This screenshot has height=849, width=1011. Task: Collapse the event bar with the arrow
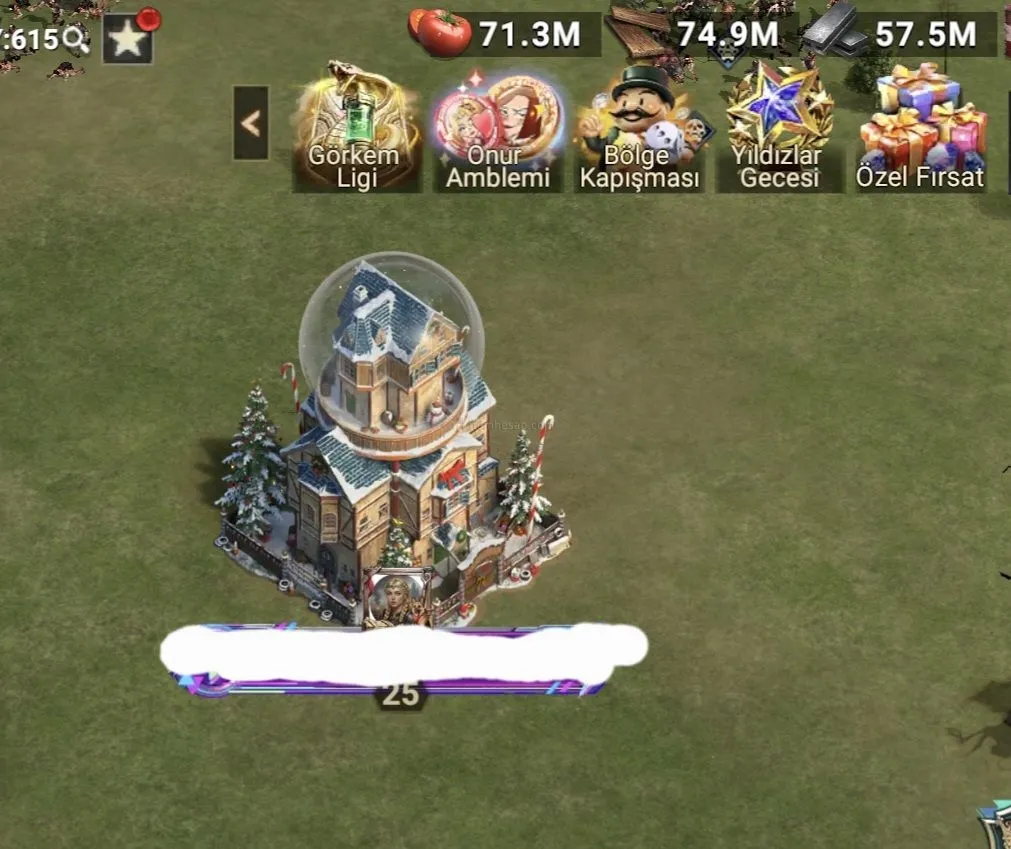[251, 123]
